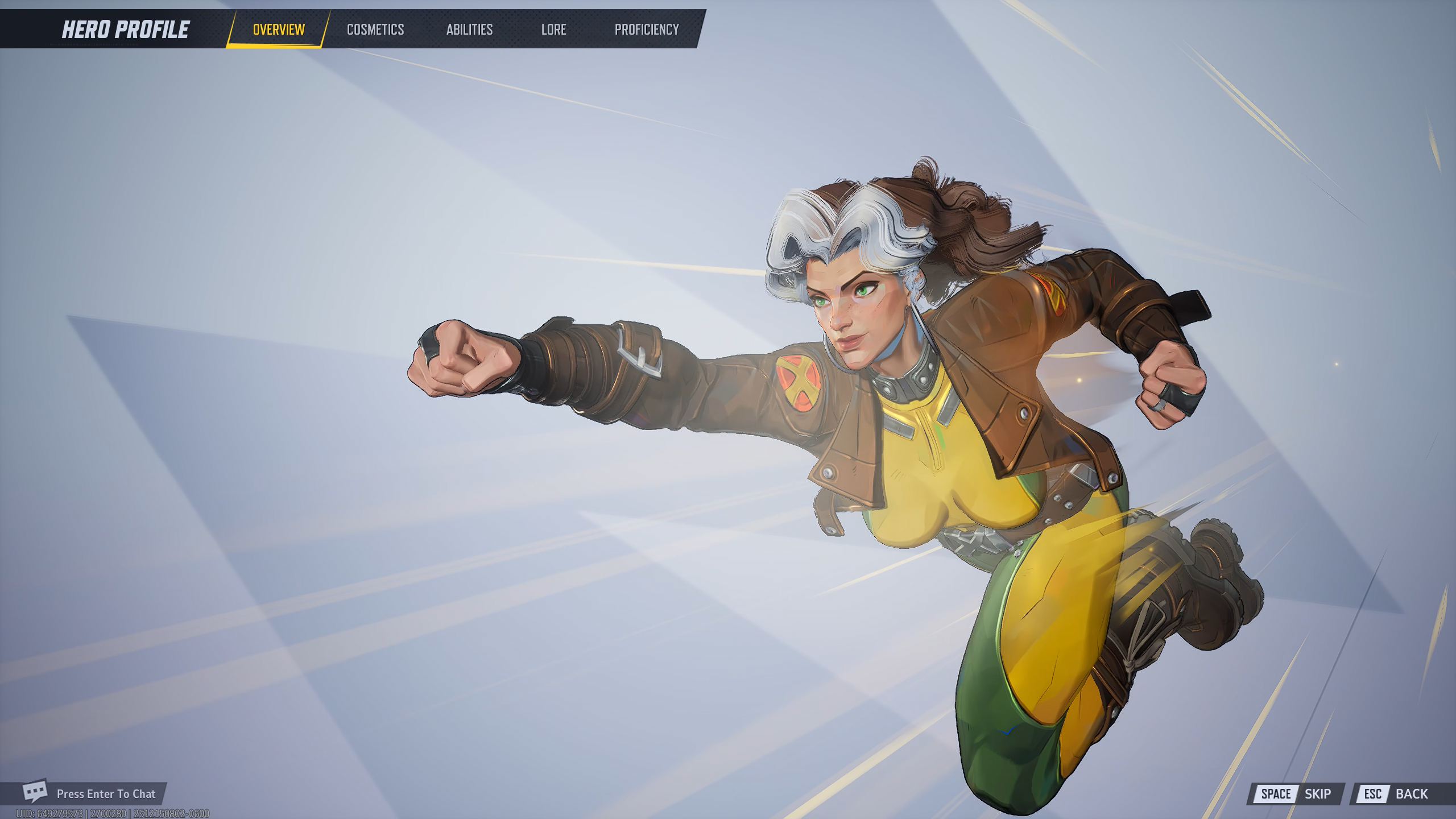View the Proficiency tab
Image resolution: width=1456 pixels, height=819 pixels.
(x=647, y=30)
